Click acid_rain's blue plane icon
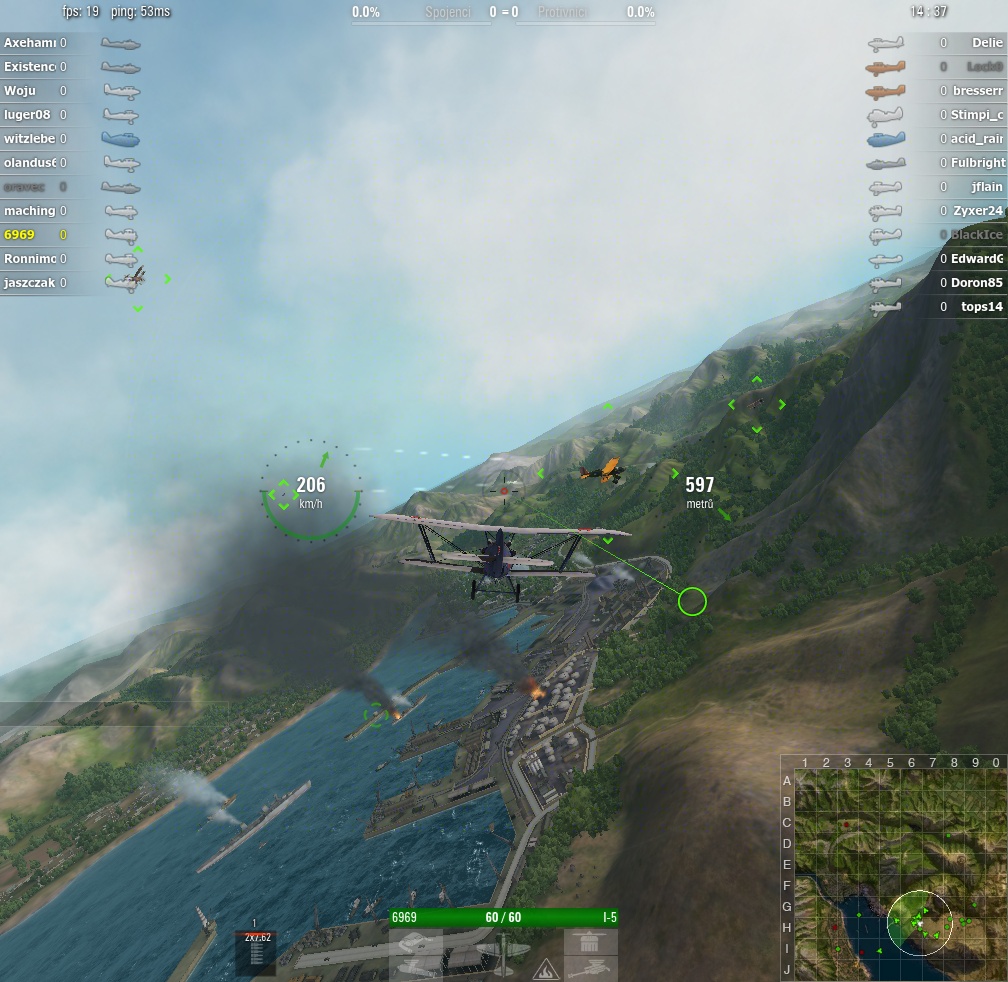 886,139
